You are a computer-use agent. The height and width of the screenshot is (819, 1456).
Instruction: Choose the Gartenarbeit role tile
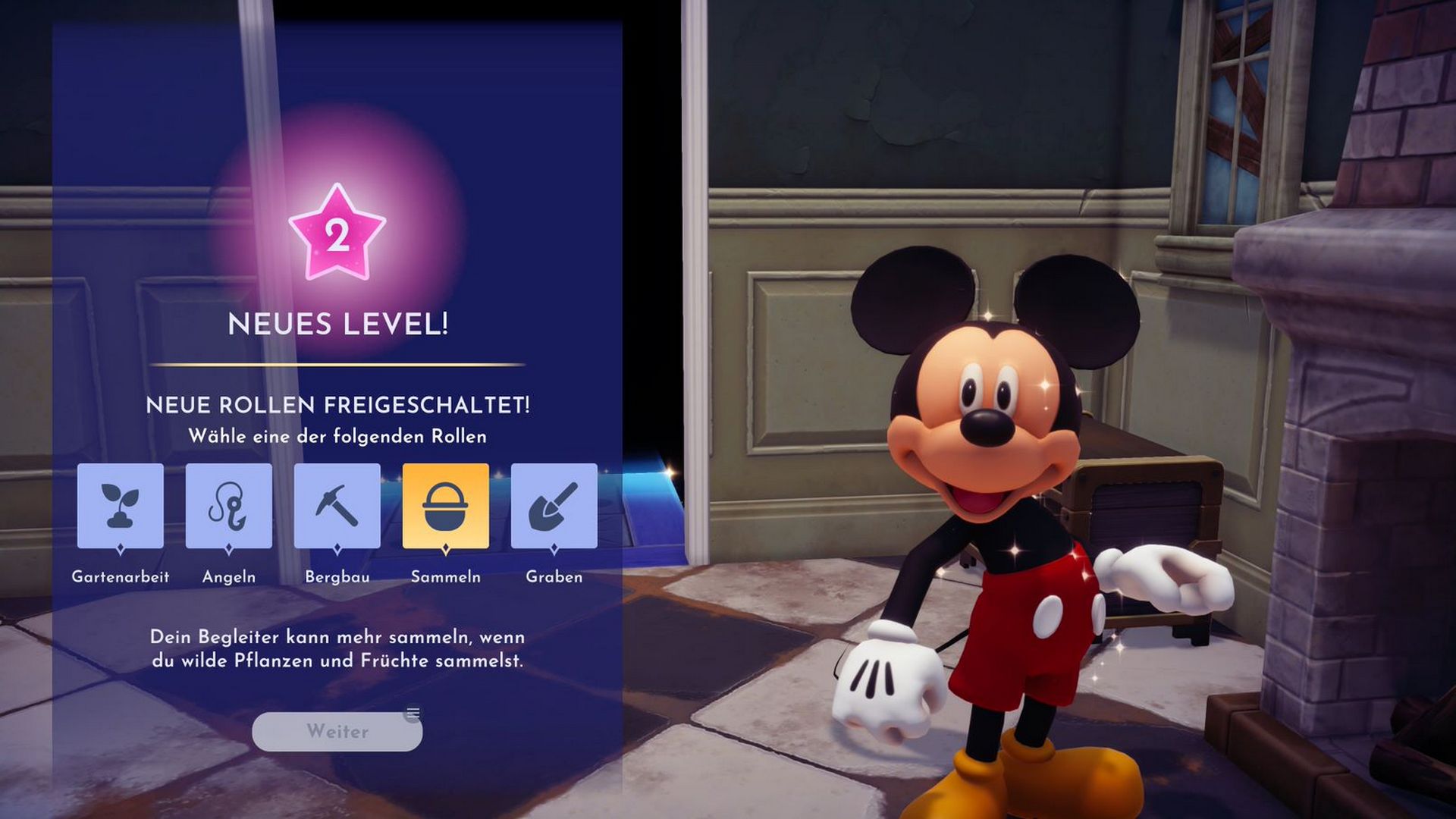(x=120, y=506)
